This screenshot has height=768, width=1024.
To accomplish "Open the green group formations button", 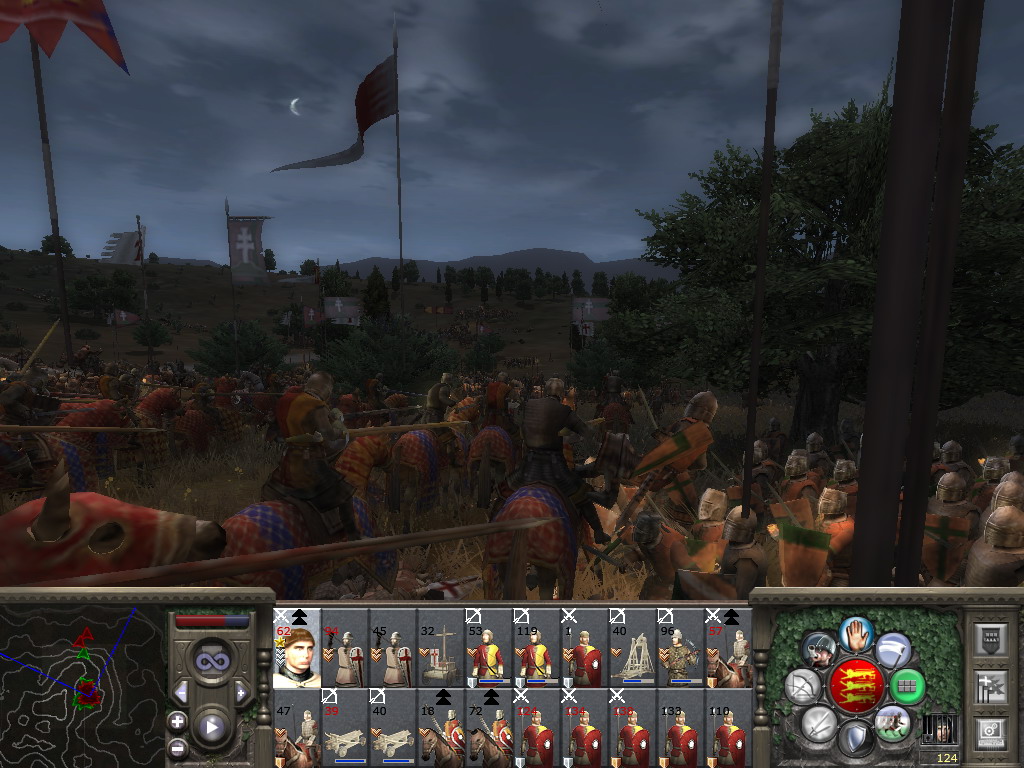I will click(x=907, y=686).
